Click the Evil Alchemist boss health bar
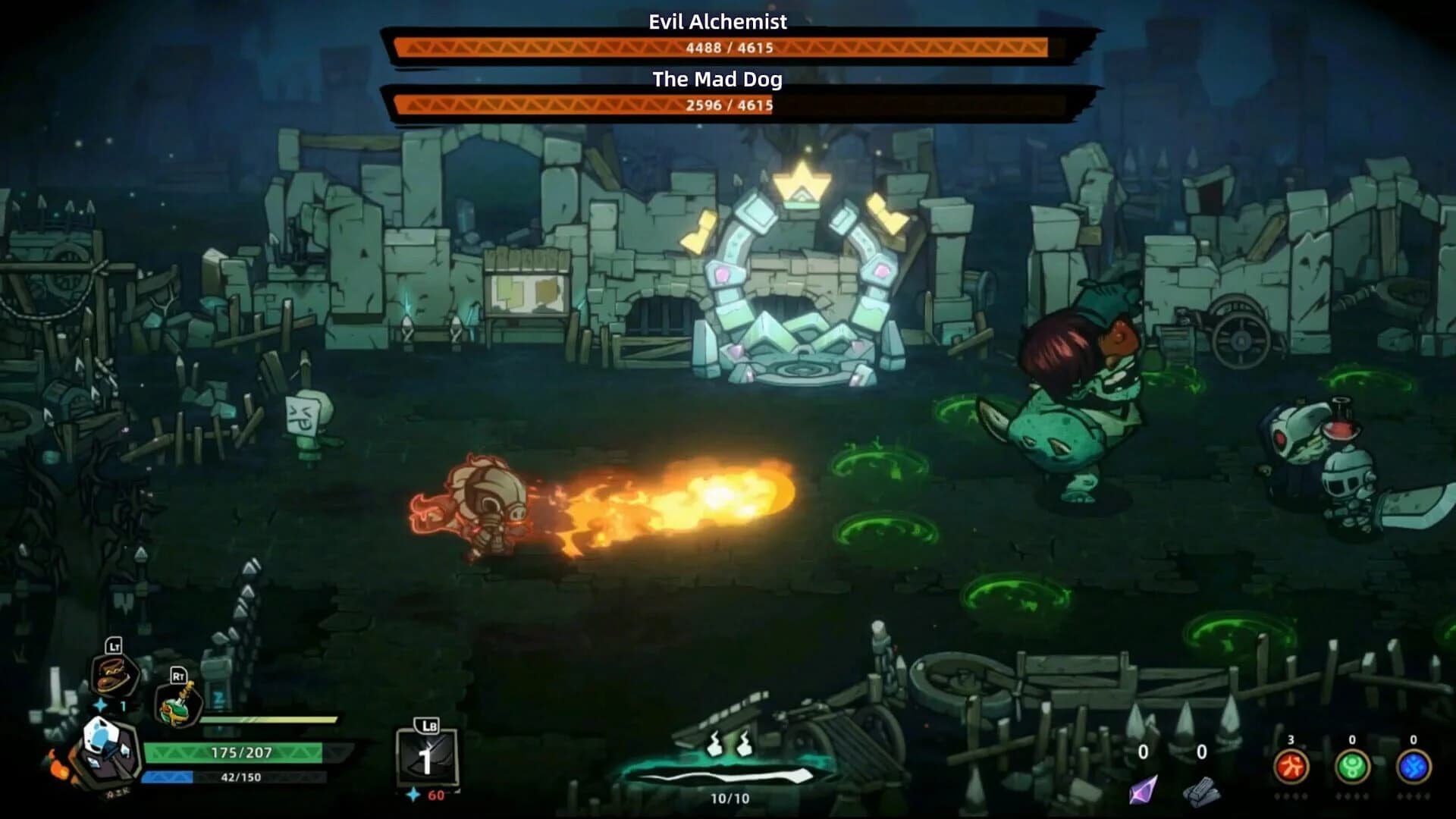The width and height of the screenshot is (1456, 819). point(719,46)
